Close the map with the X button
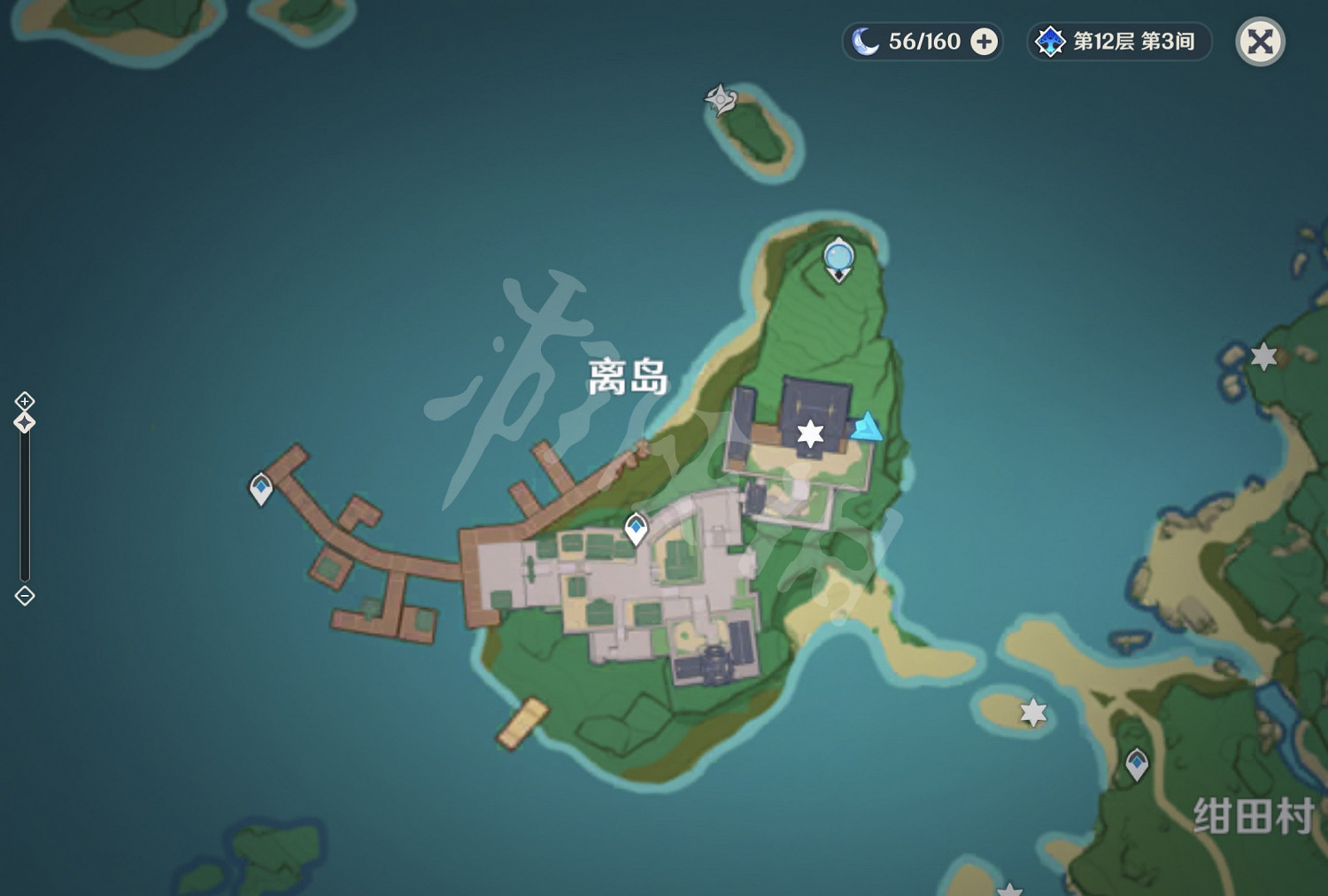 [1261, 40]
